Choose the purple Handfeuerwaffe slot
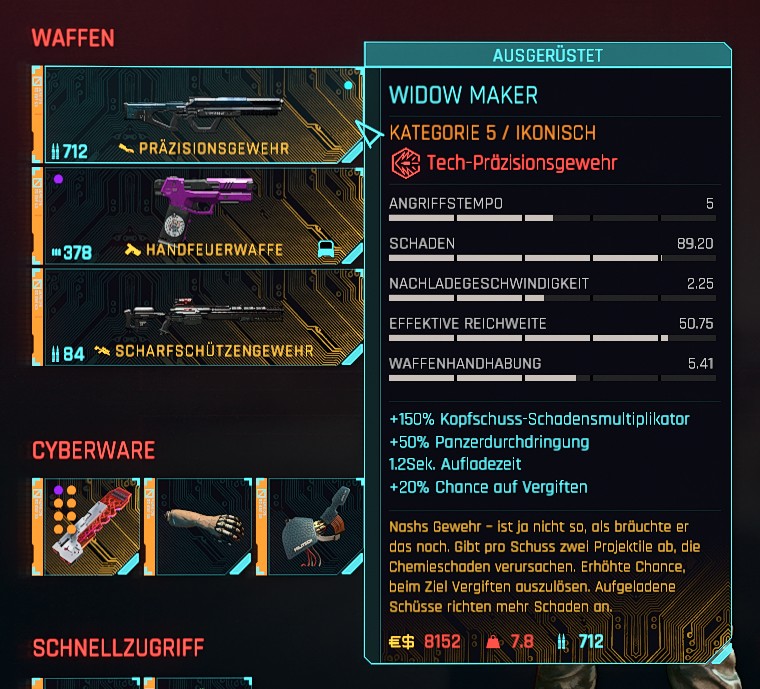 tap(200, 215)
